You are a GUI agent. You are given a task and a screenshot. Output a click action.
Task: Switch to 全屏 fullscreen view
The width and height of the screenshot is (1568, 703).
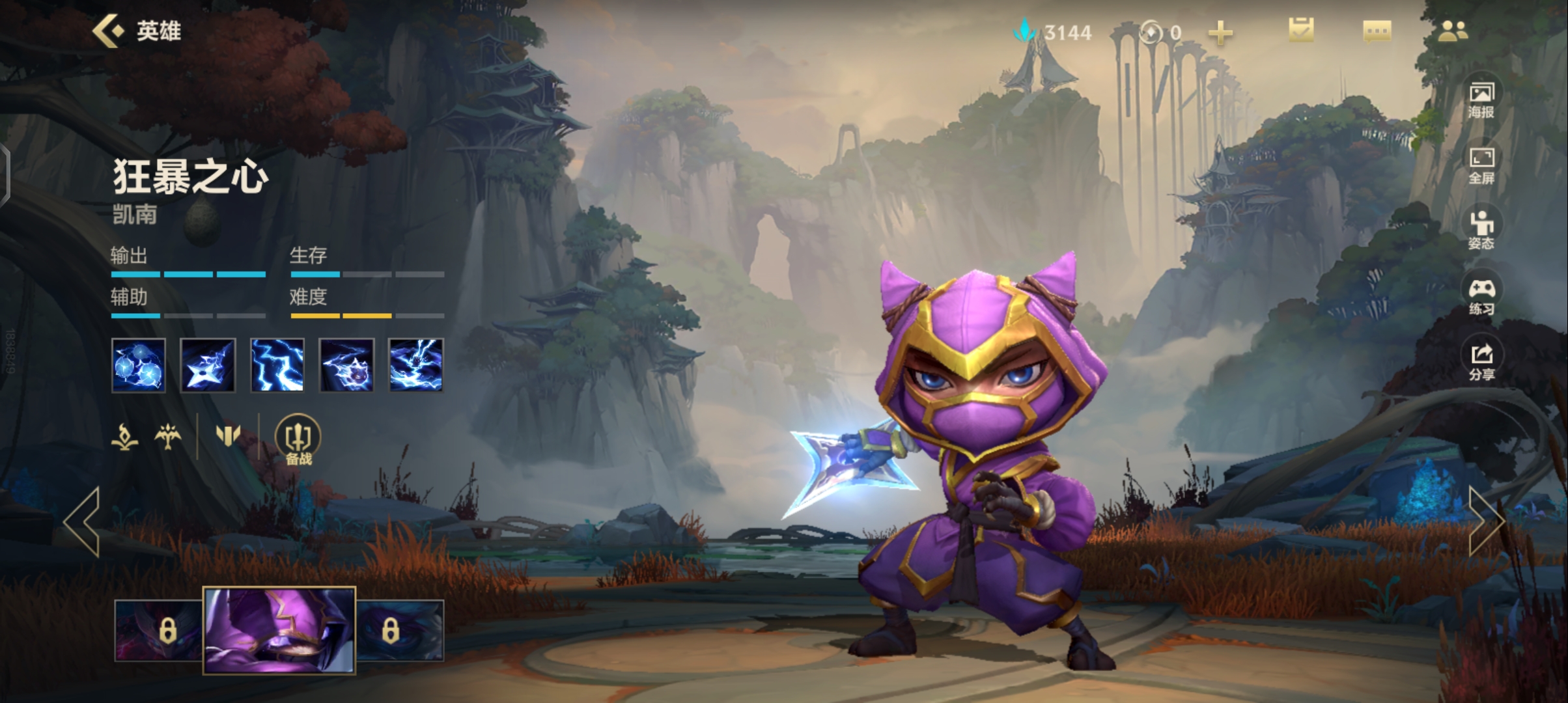point(1481,164)
